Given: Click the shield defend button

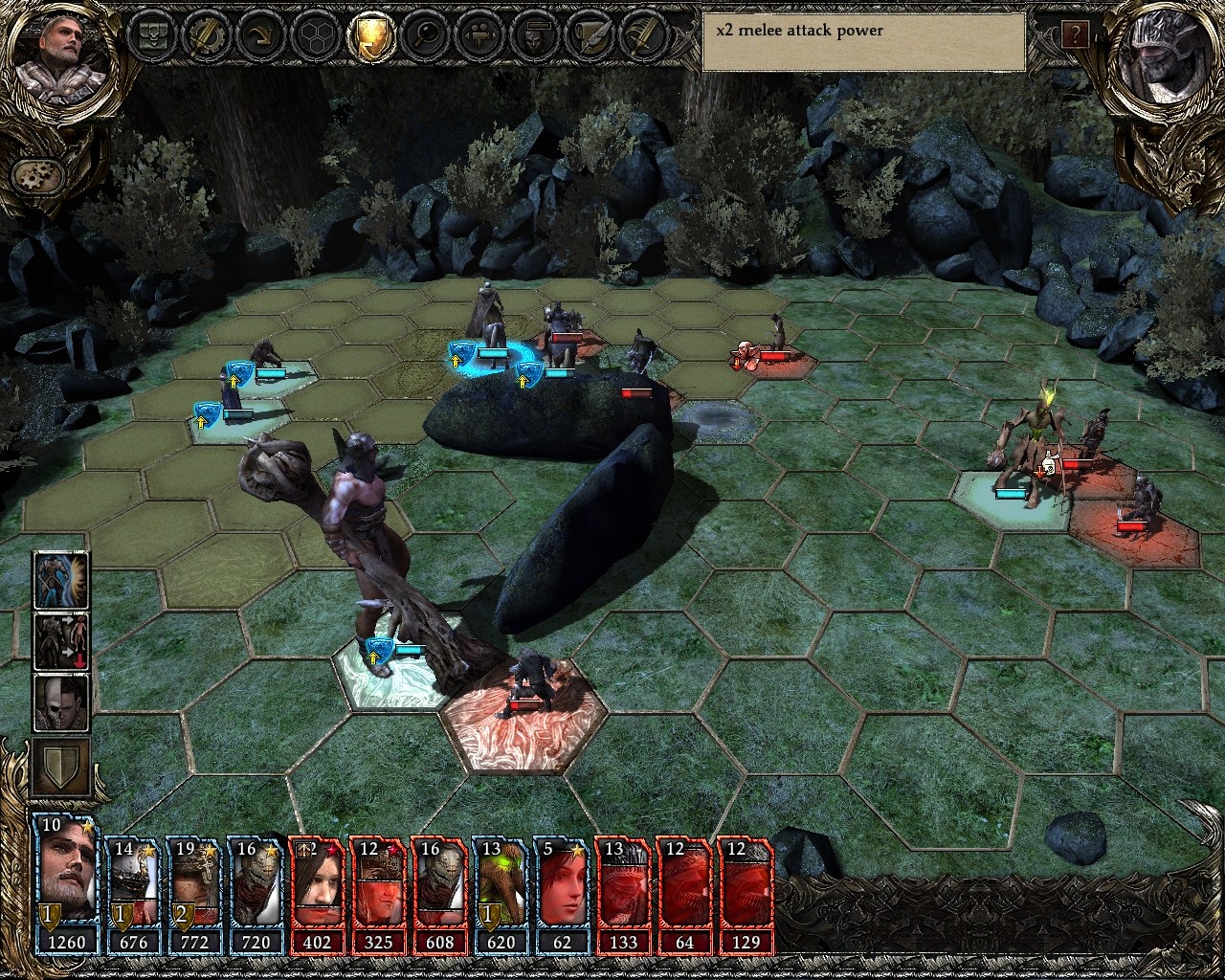Looking at the screenshot, I should (62, 766).
